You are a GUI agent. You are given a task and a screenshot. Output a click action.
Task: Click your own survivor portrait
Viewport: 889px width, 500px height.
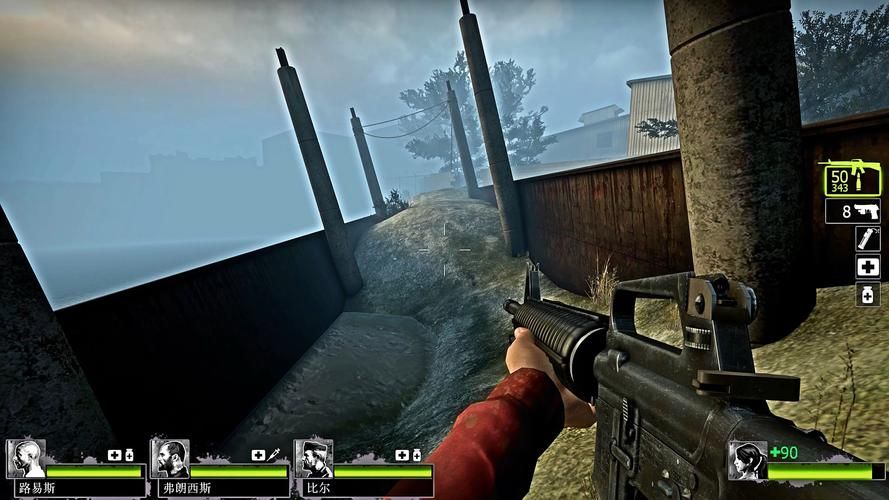747,461
